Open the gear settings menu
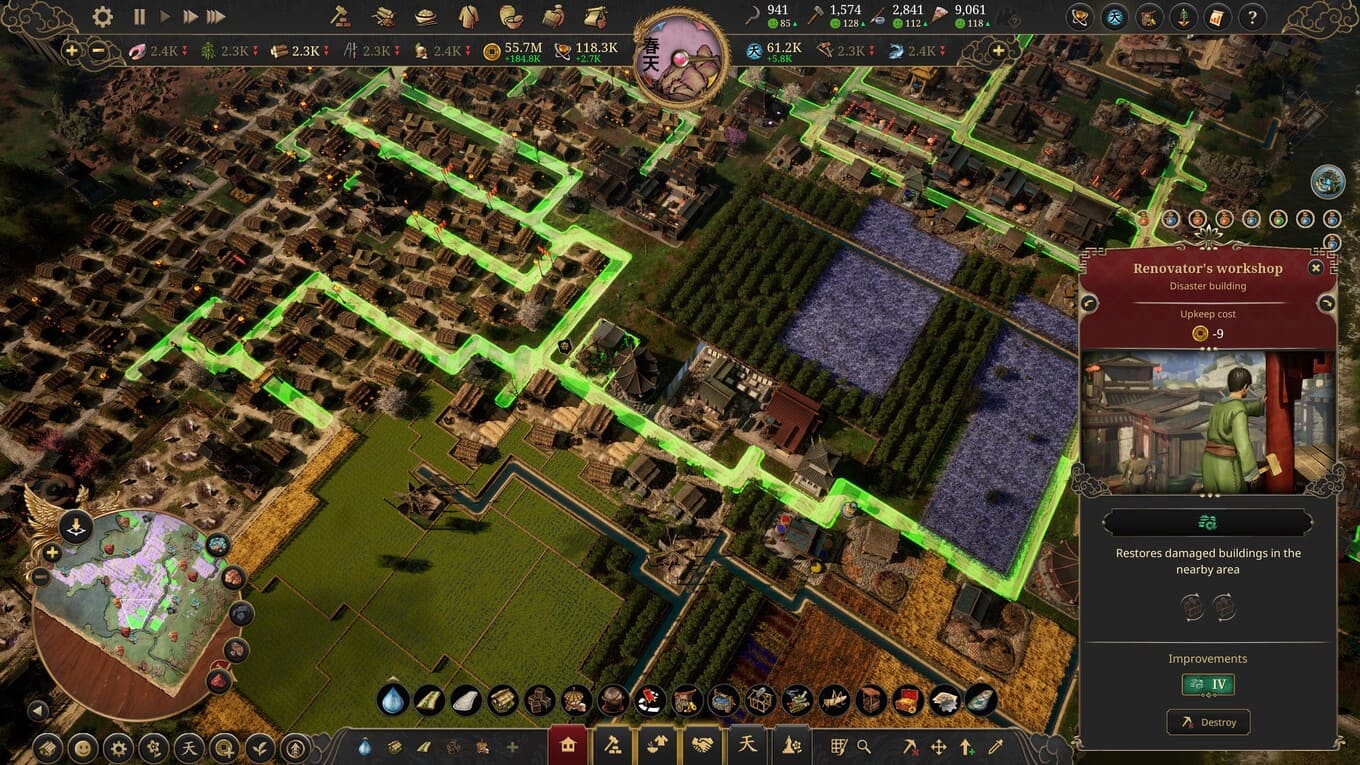 coord(103,17)
